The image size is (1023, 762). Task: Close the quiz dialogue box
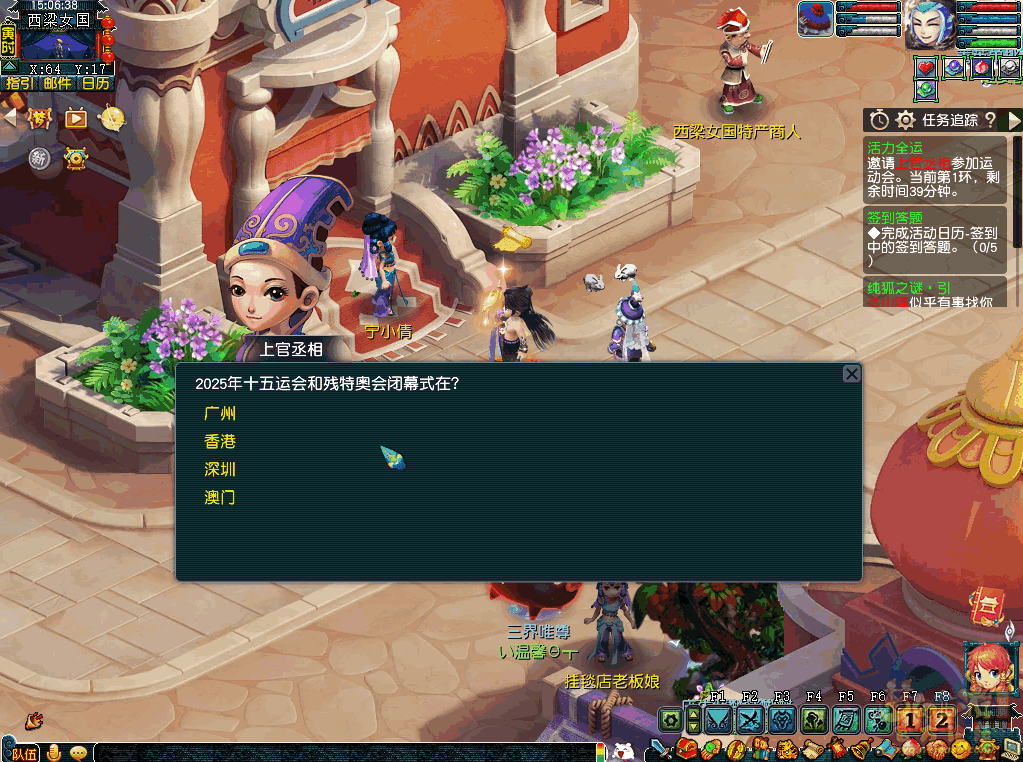[851, 374]
